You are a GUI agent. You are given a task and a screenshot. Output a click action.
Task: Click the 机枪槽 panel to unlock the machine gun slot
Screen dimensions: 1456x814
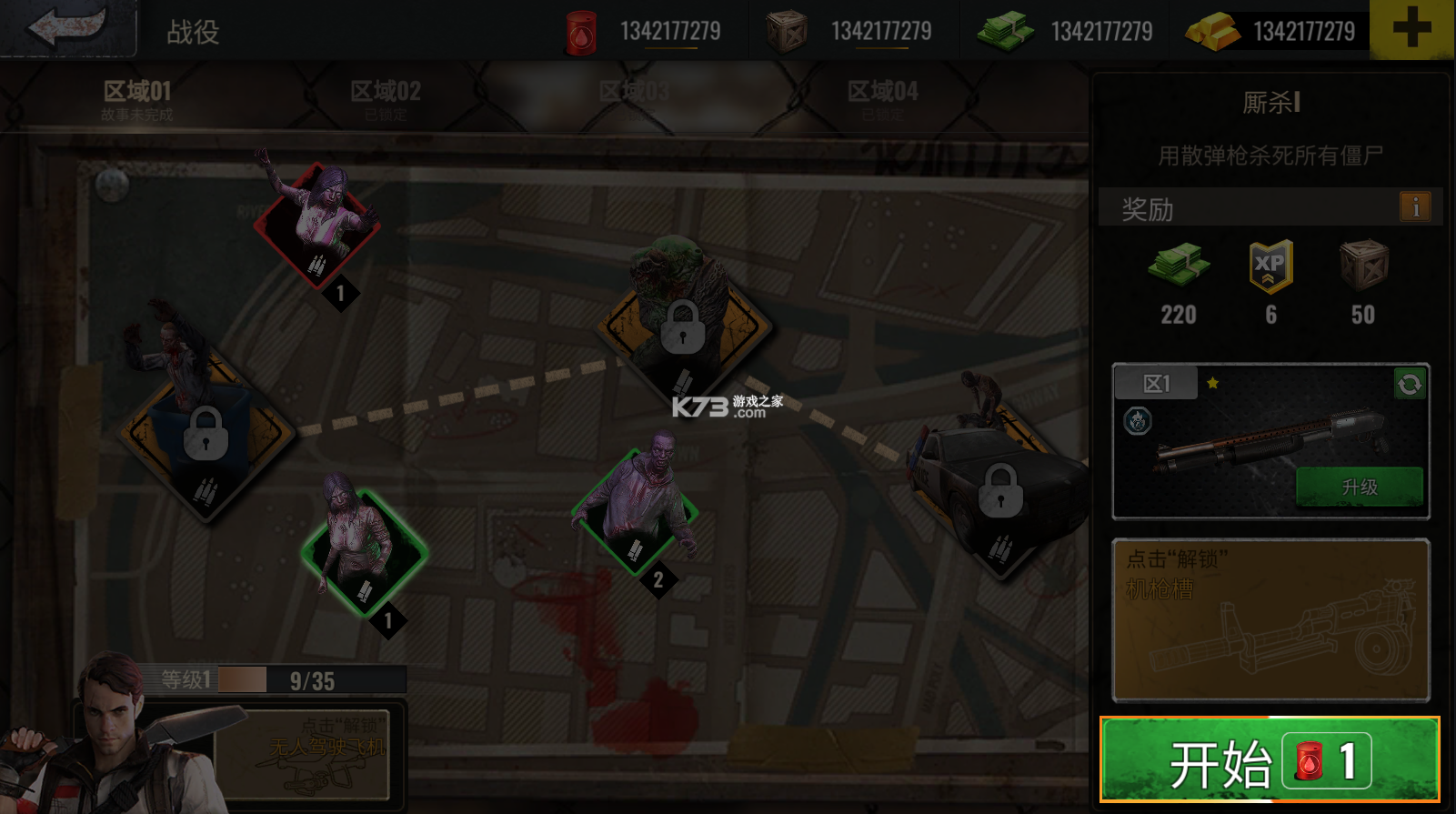pyautogui.click(x=1270, y=620)
